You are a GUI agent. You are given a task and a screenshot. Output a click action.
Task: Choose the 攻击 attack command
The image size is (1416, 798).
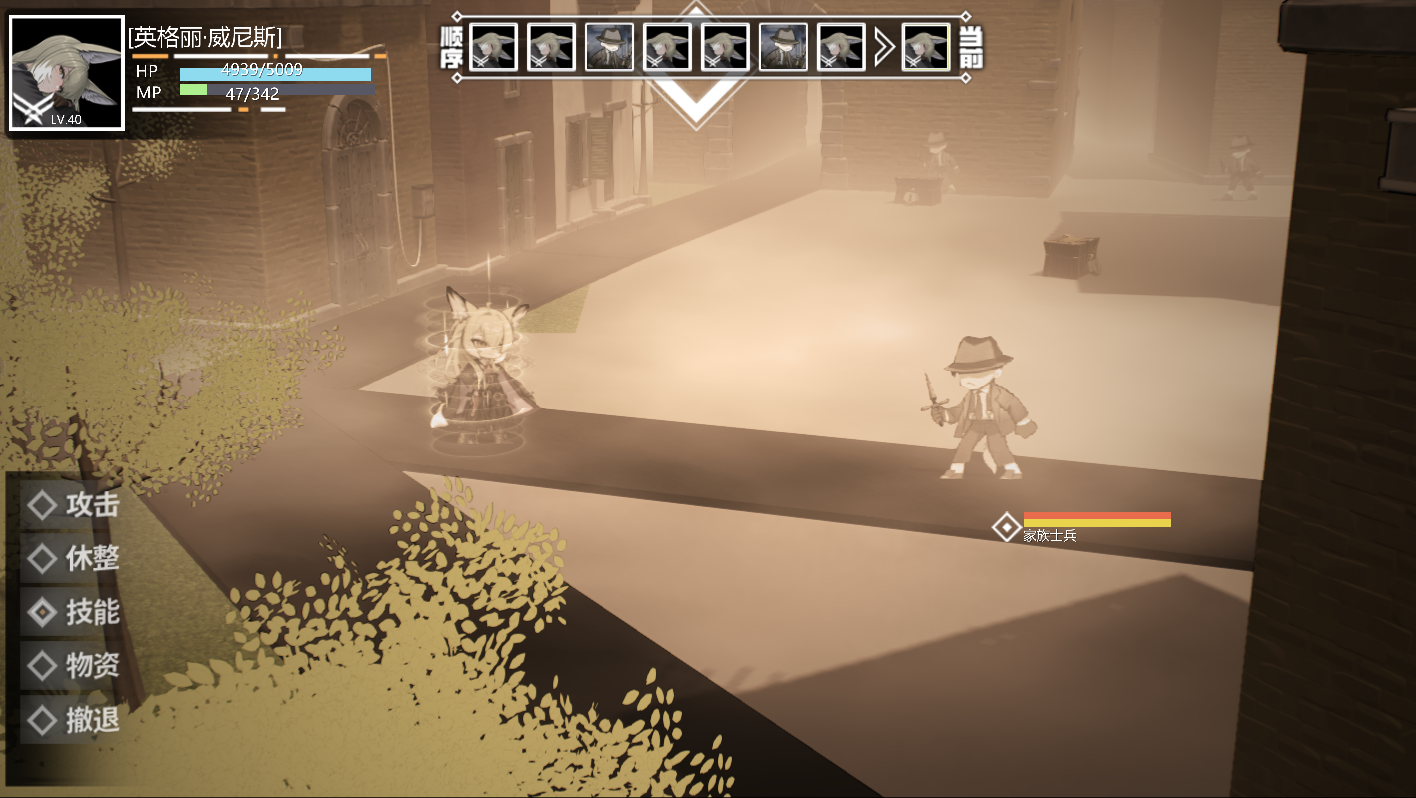coord(74,505)
